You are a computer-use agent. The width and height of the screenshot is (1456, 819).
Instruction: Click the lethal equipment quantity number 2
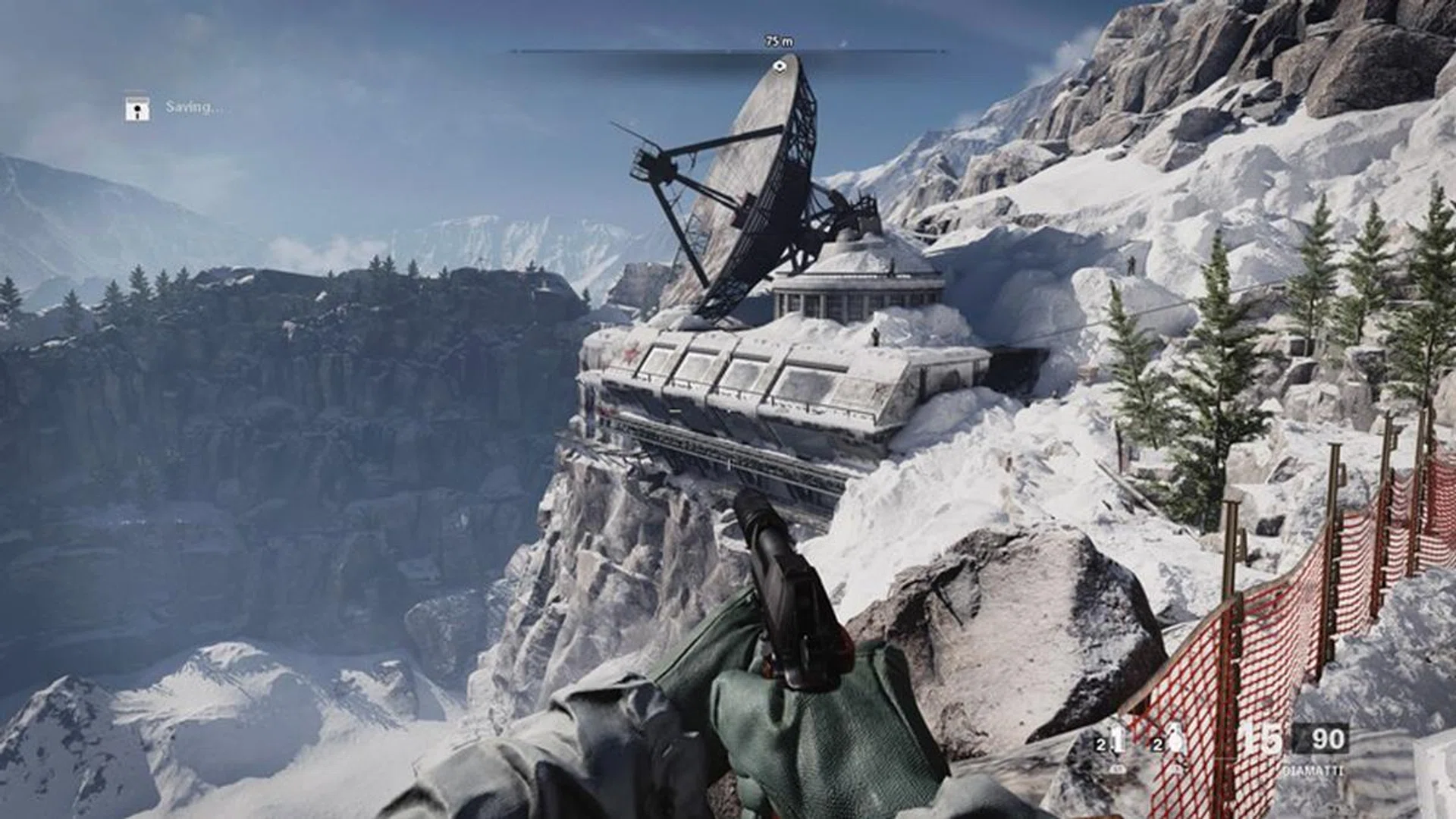(1102, 744)
